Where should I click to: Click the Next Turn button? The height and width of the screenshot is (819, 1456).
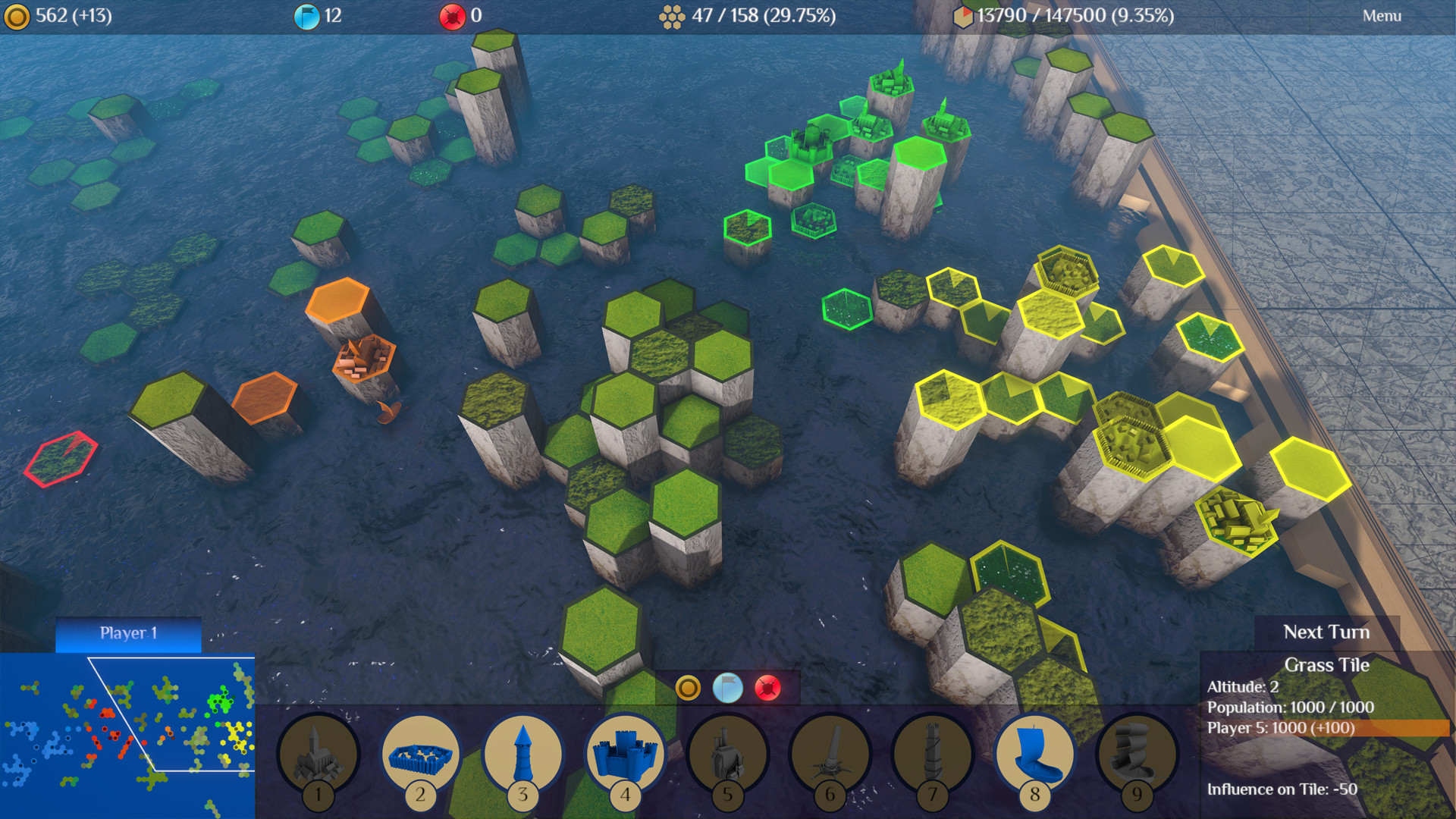1326,632
